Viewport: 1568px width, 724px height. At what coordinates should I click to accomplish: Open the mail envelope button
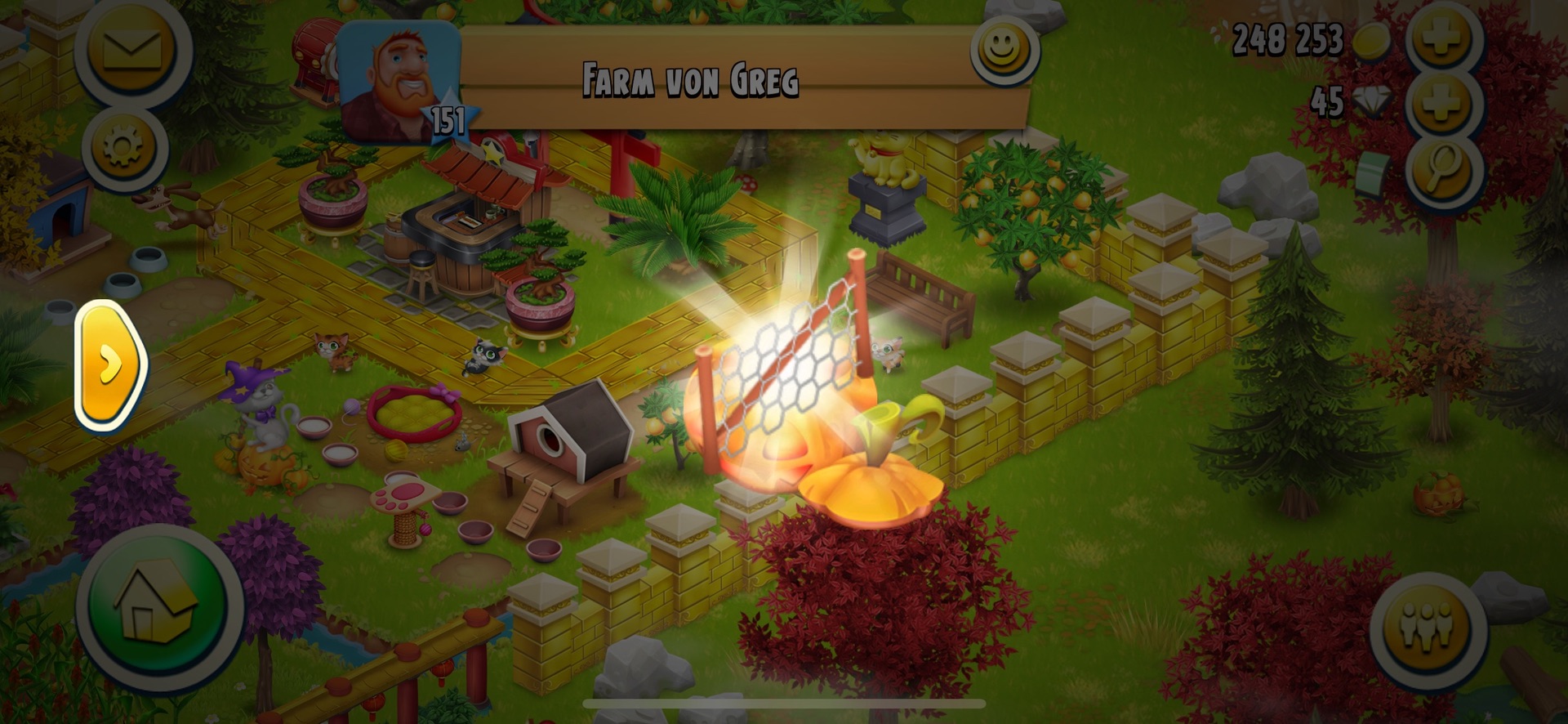[131, 49]
